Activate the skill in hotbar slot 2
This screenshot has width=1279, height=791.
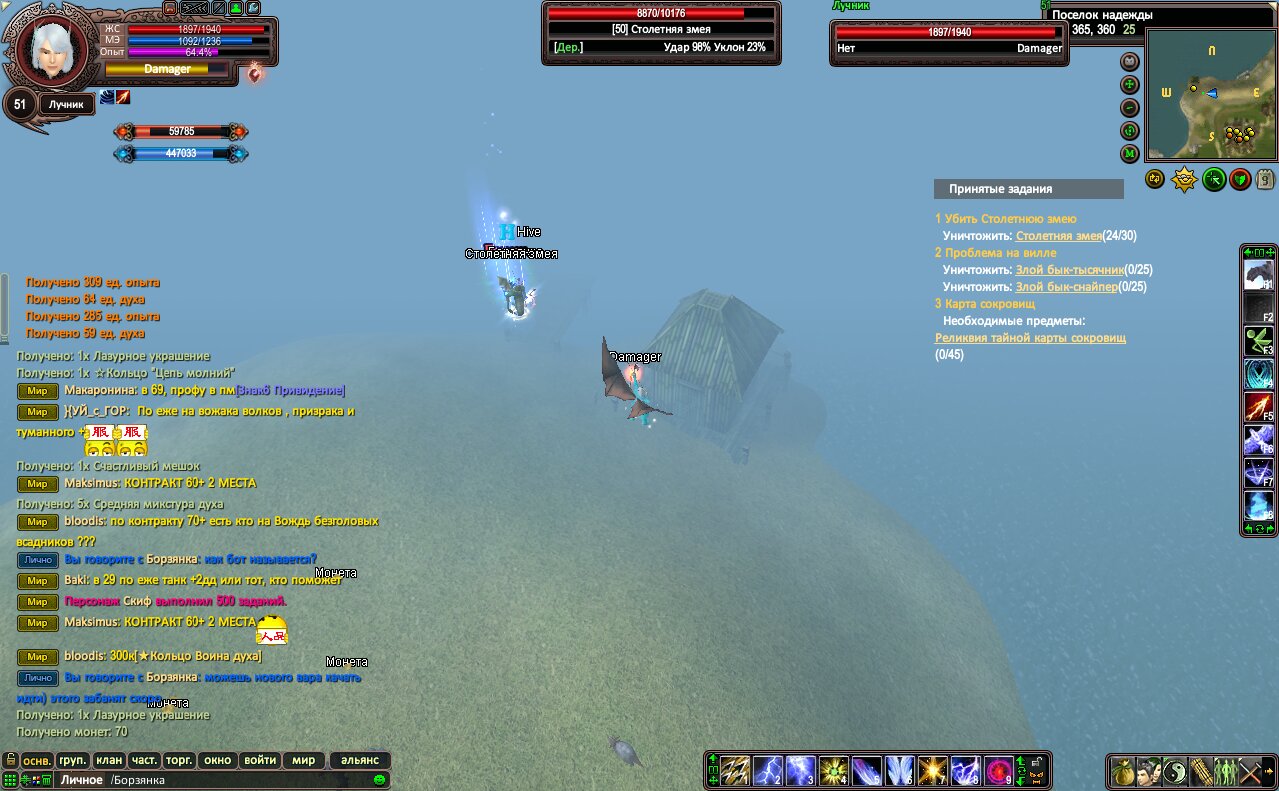[767, 770]
